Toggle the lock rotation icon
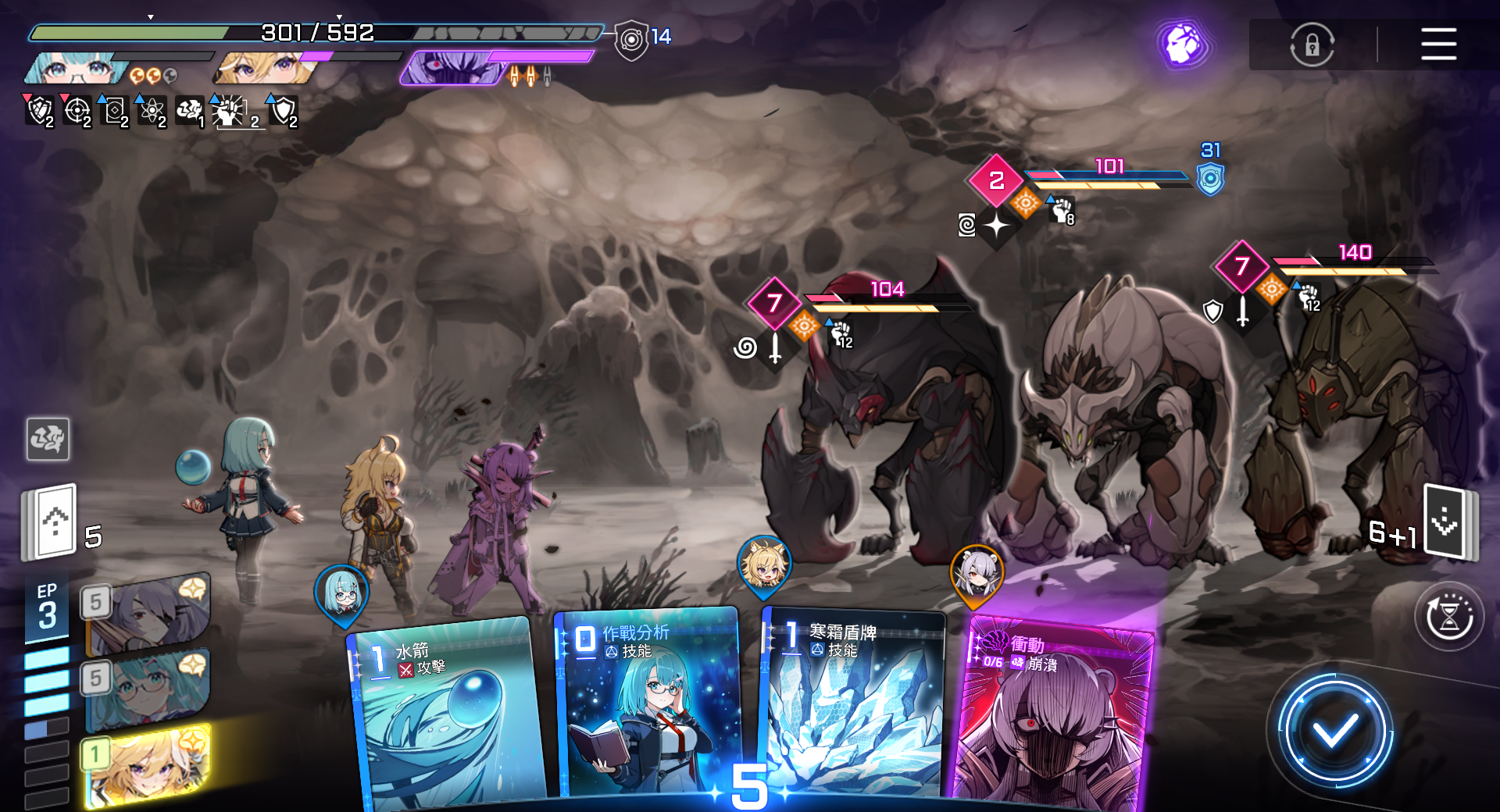Viewport: 1500px width, 812px height. 1312,45
